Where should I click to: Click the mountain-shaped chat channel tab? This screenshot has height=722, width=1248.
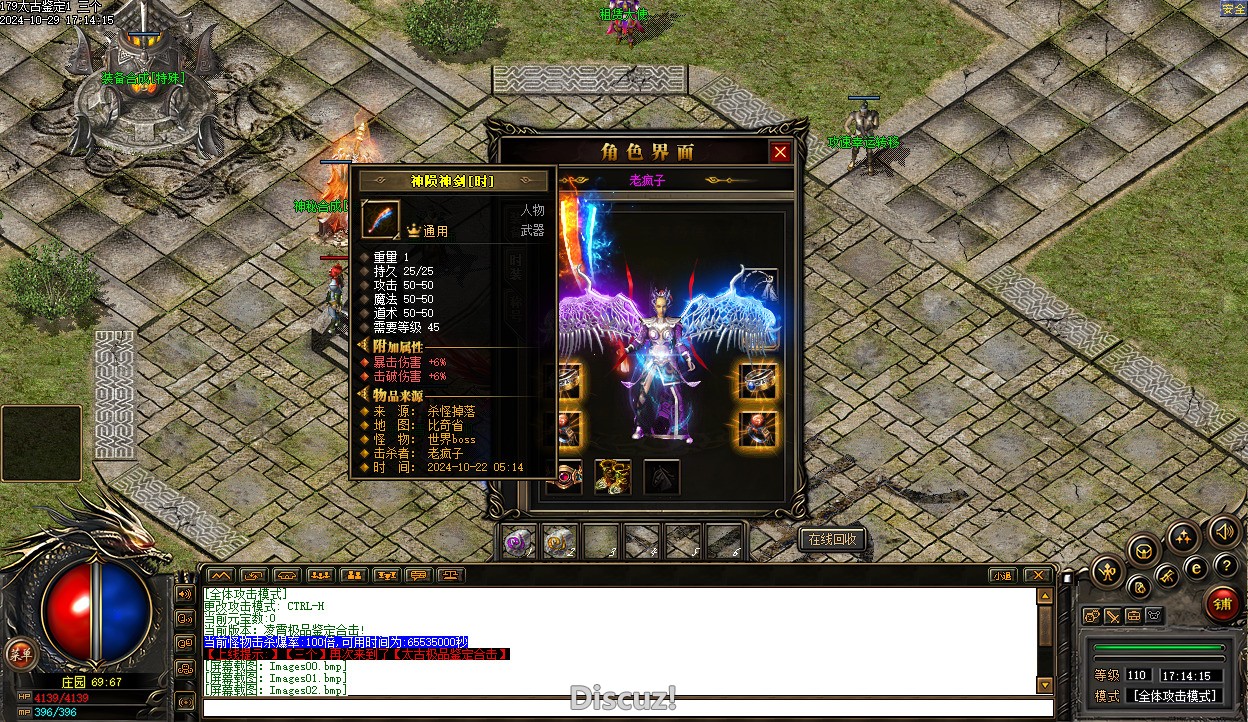221,575
